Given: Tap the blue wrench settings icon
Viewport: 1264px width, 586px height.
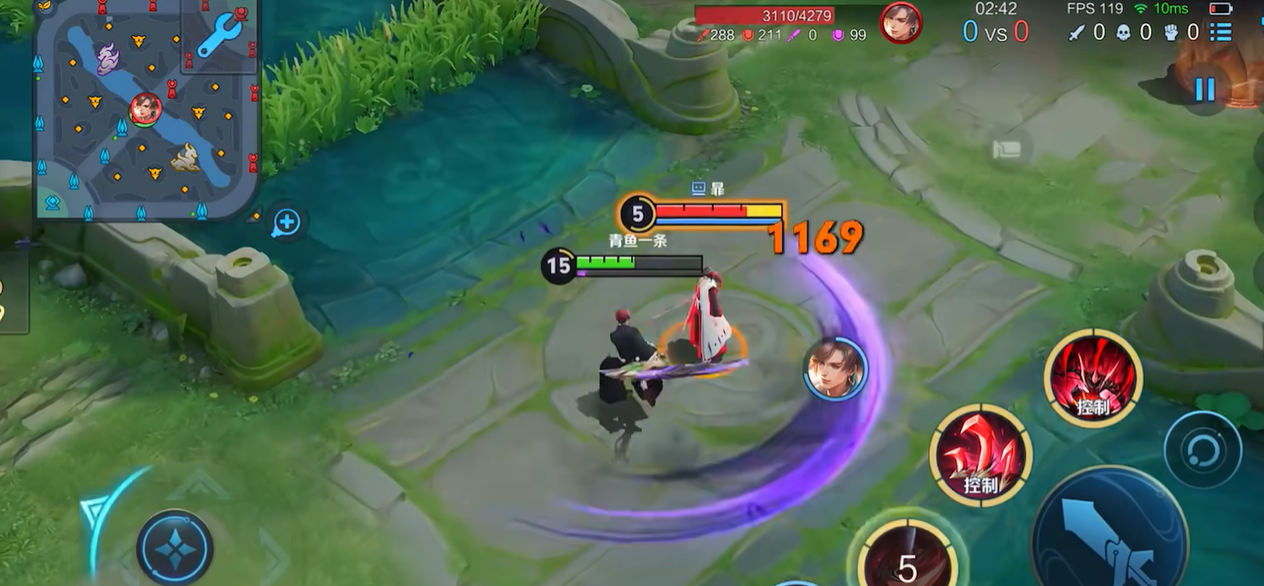Looking at the screenshot, I should (220, 37).
